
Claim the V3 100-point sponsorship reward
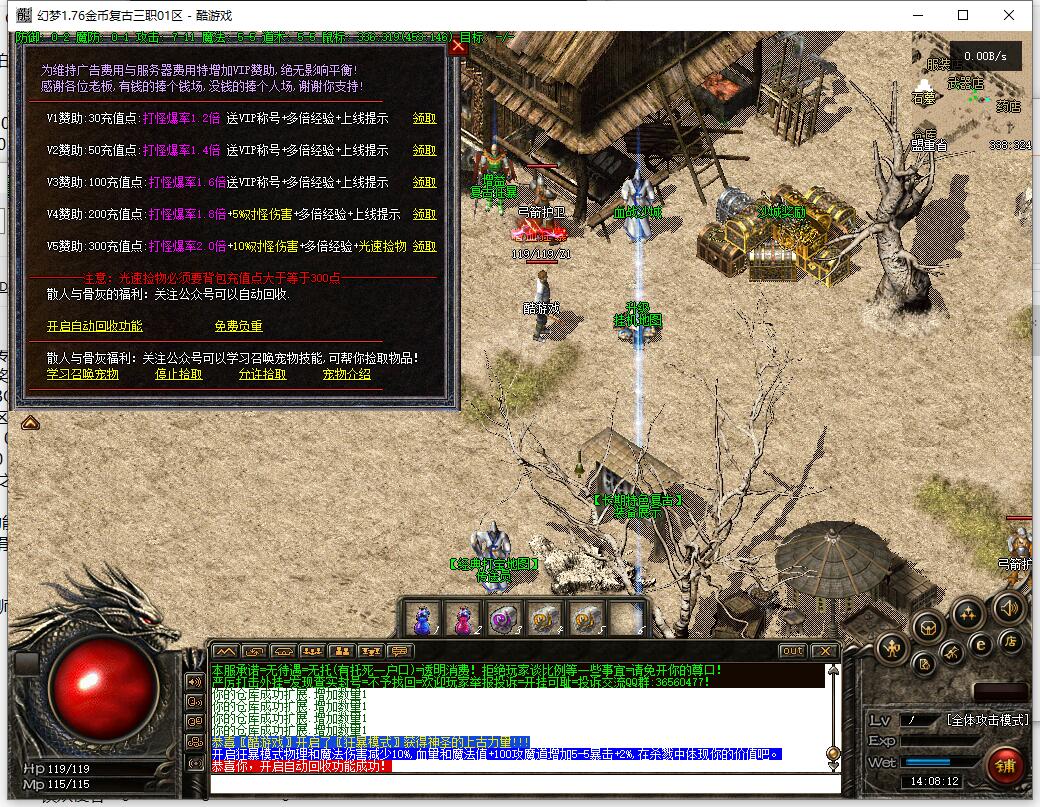(x=425, y=182)
